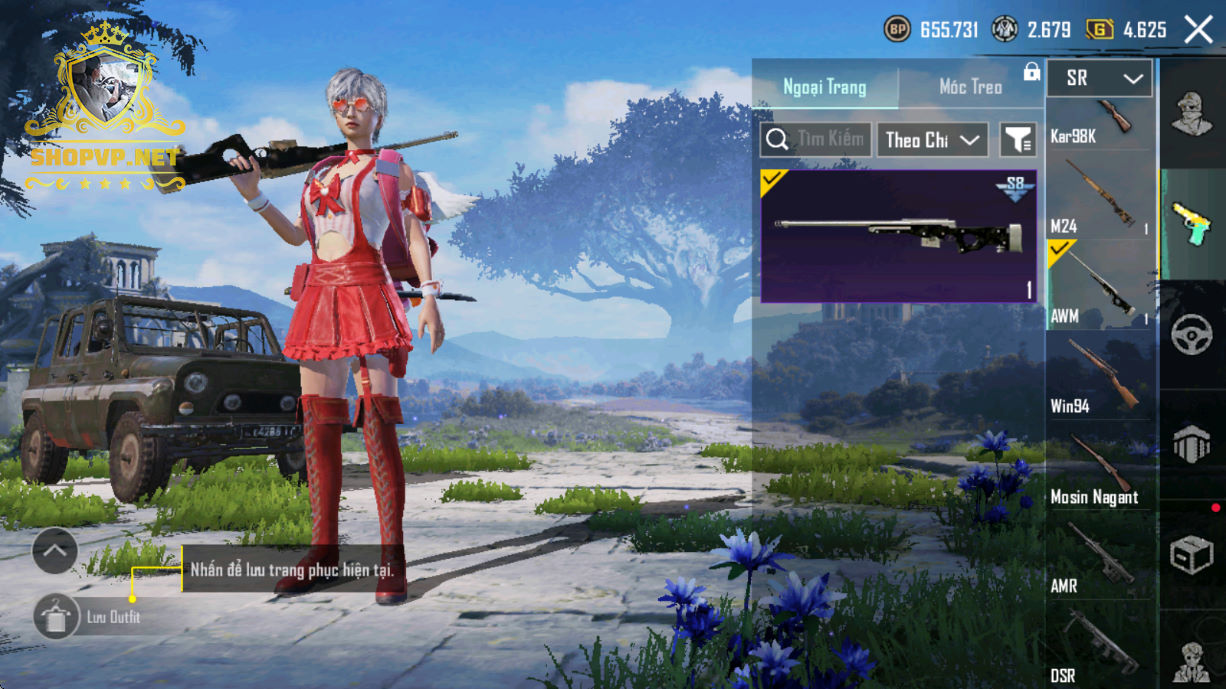Pick Win94 from the weapon list

pyautogui.click(x=1100, y=376)
